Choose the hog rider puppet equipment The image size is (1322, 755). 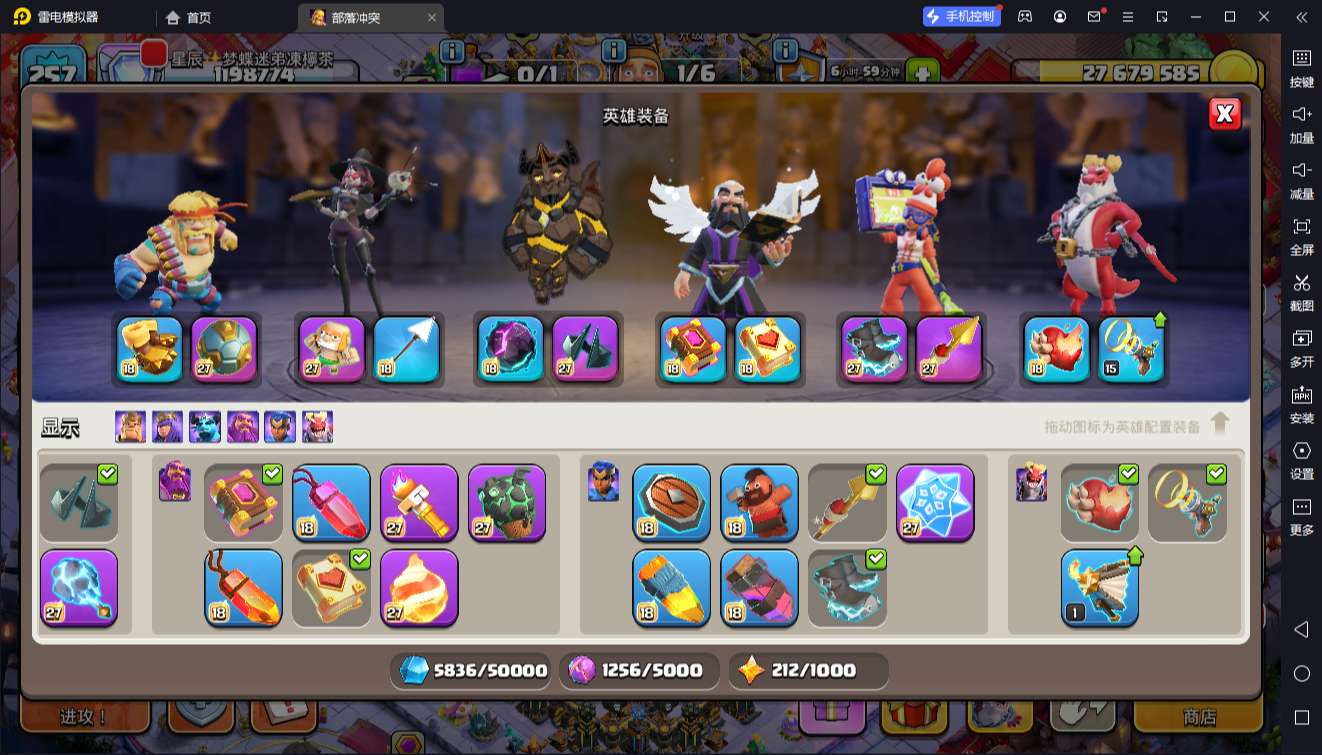pyautogui.click(x=759, y=502)
